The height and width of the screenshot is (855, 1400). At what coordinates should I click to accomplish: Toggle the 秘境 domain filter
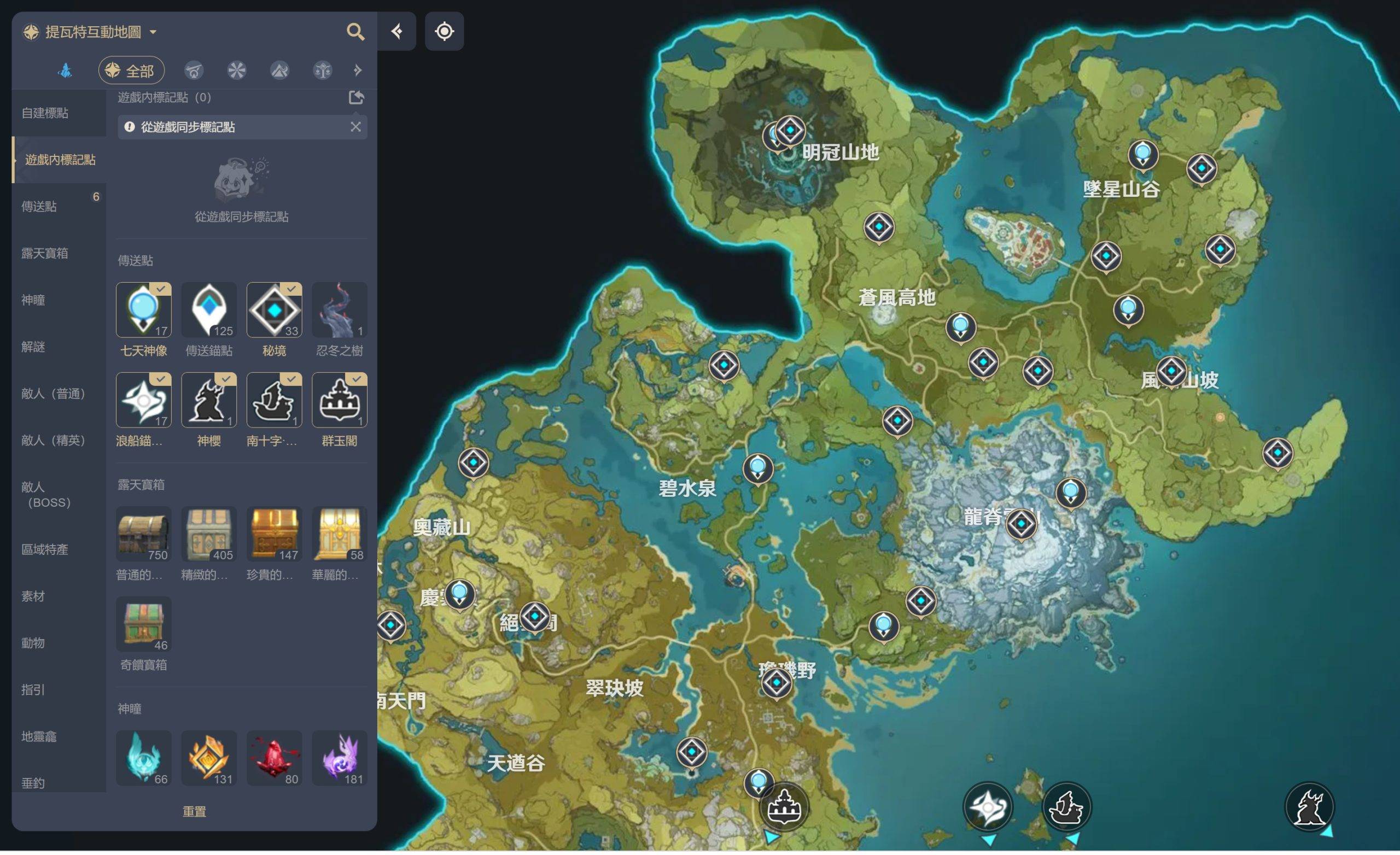[x=274, y=310]
